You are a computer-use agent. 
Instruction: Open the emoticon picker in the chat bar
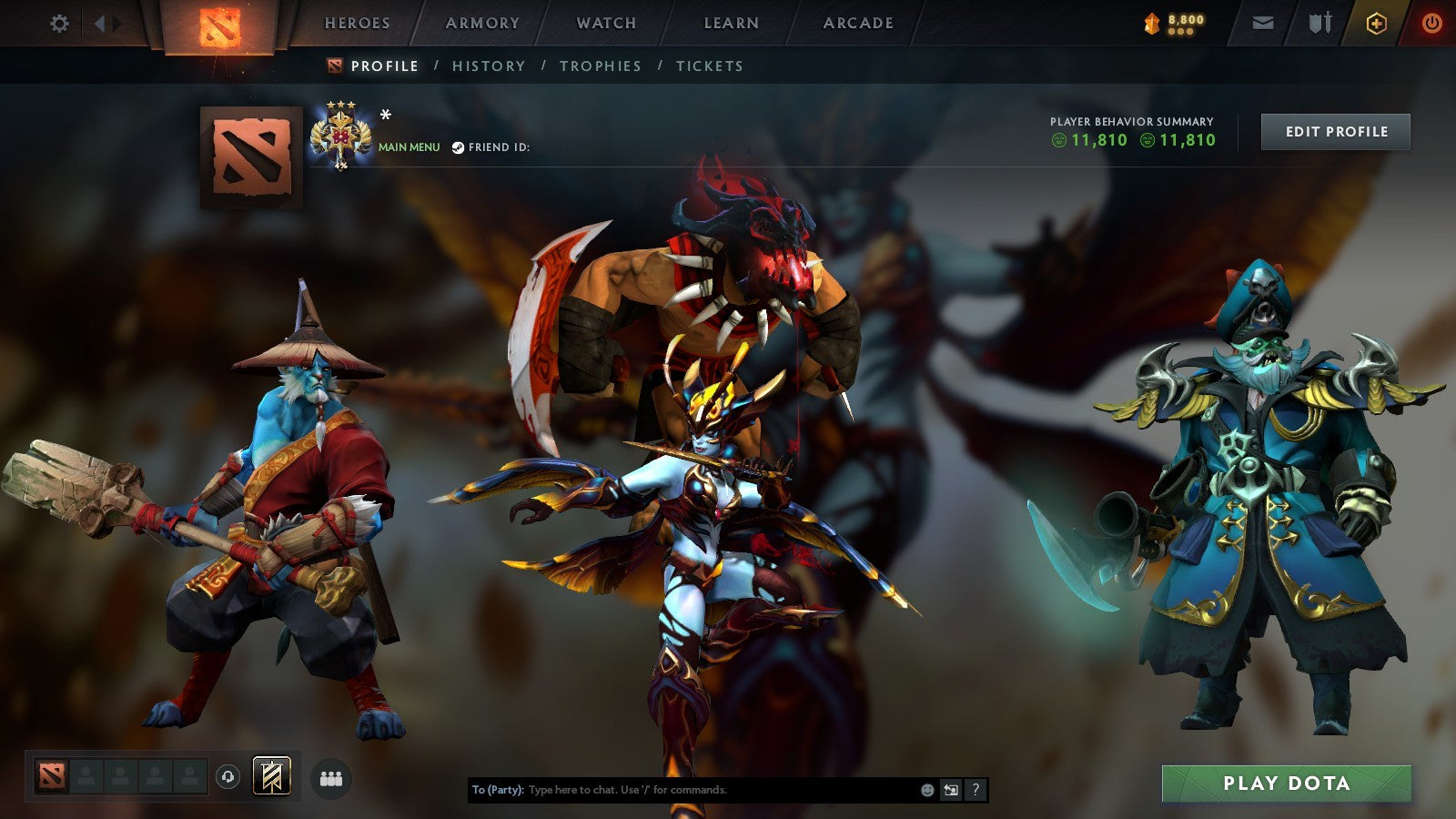pos(925,791)
